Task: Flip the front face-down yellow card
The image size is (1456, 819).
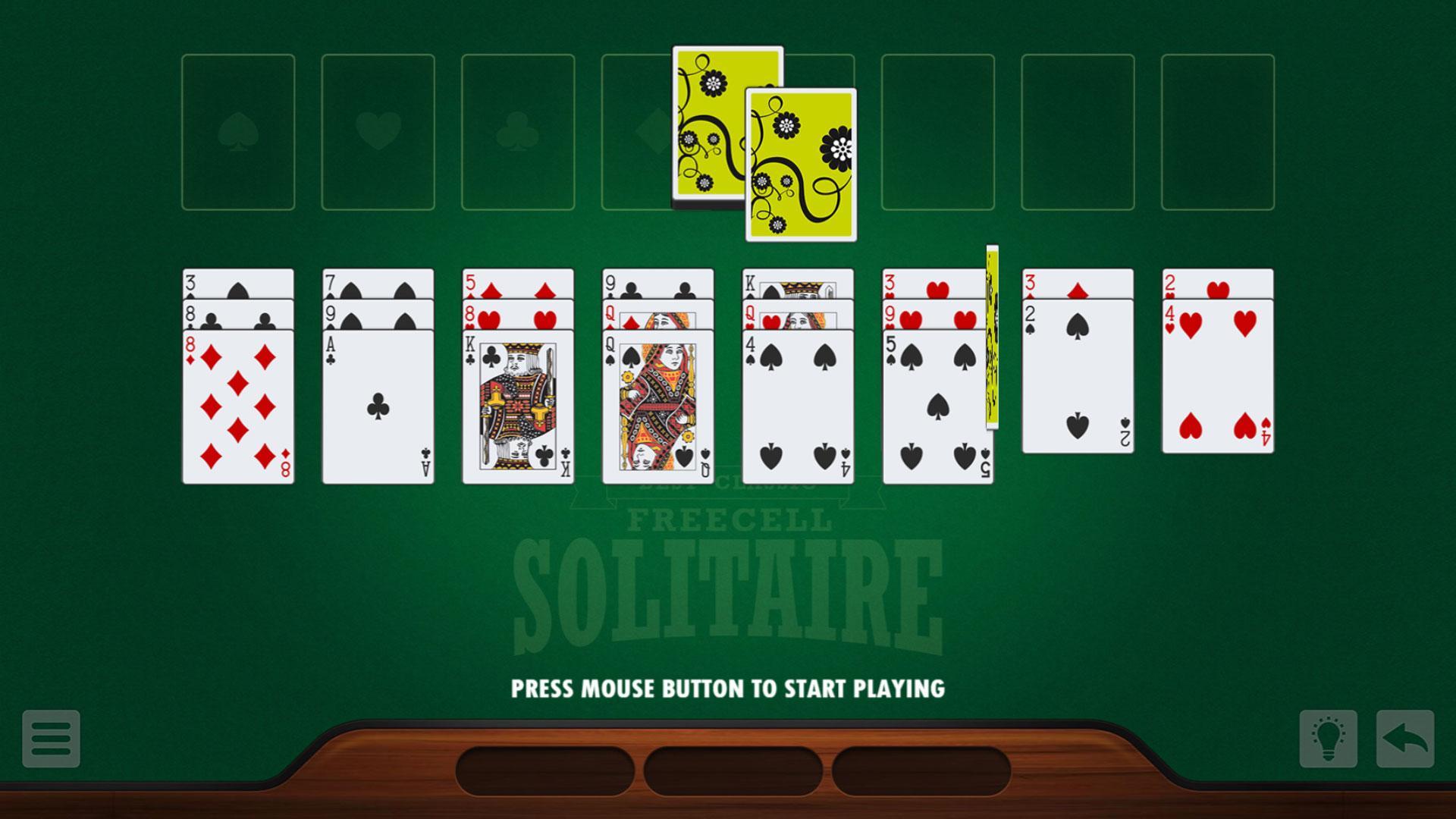Action: (800, 165)
